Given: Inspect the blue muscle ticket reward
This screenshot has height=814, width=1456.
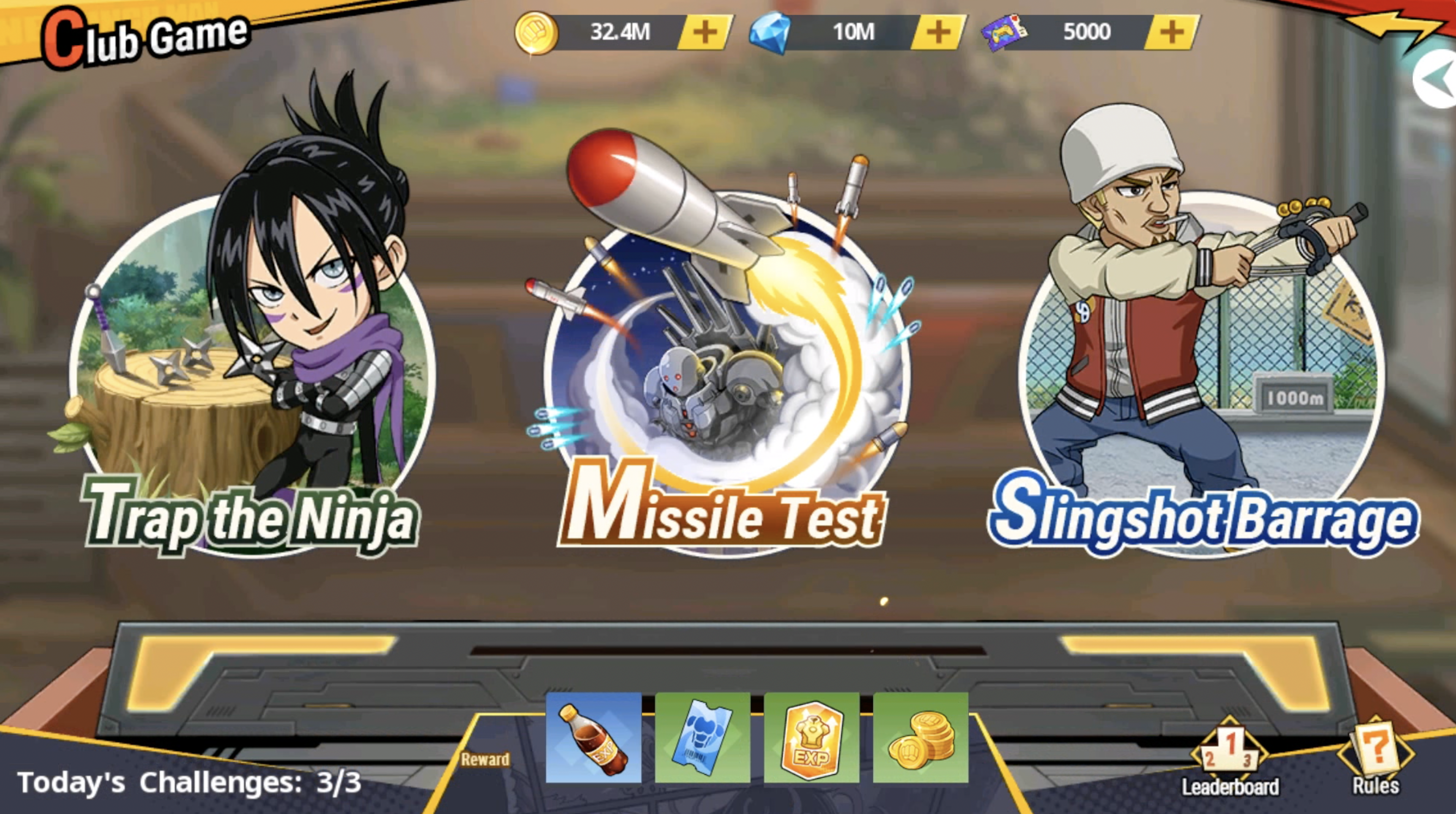Looking at the screenshot, I should coord(703,738).
